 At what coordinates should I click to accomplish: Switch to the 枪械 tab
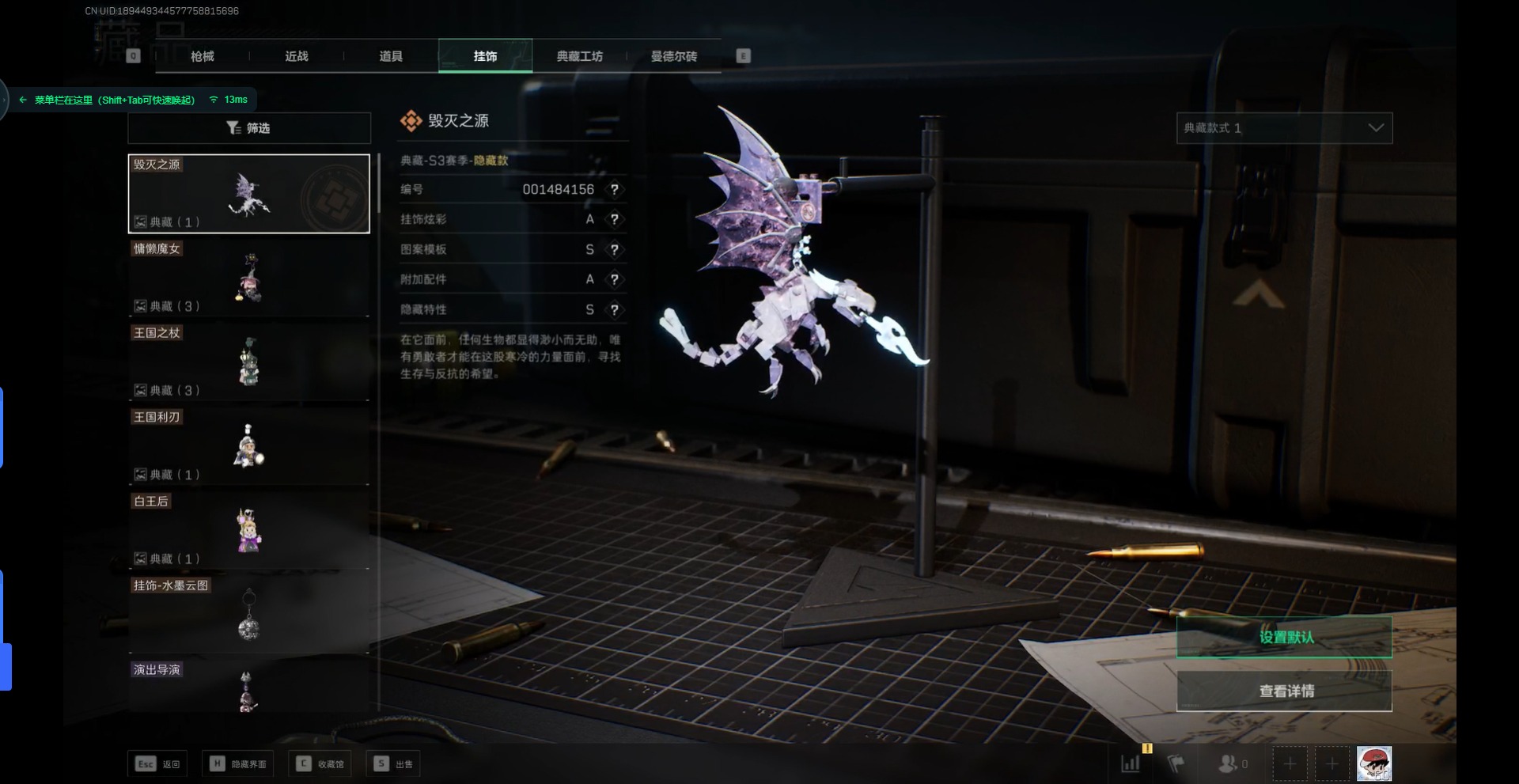click(x=203, y=56)
